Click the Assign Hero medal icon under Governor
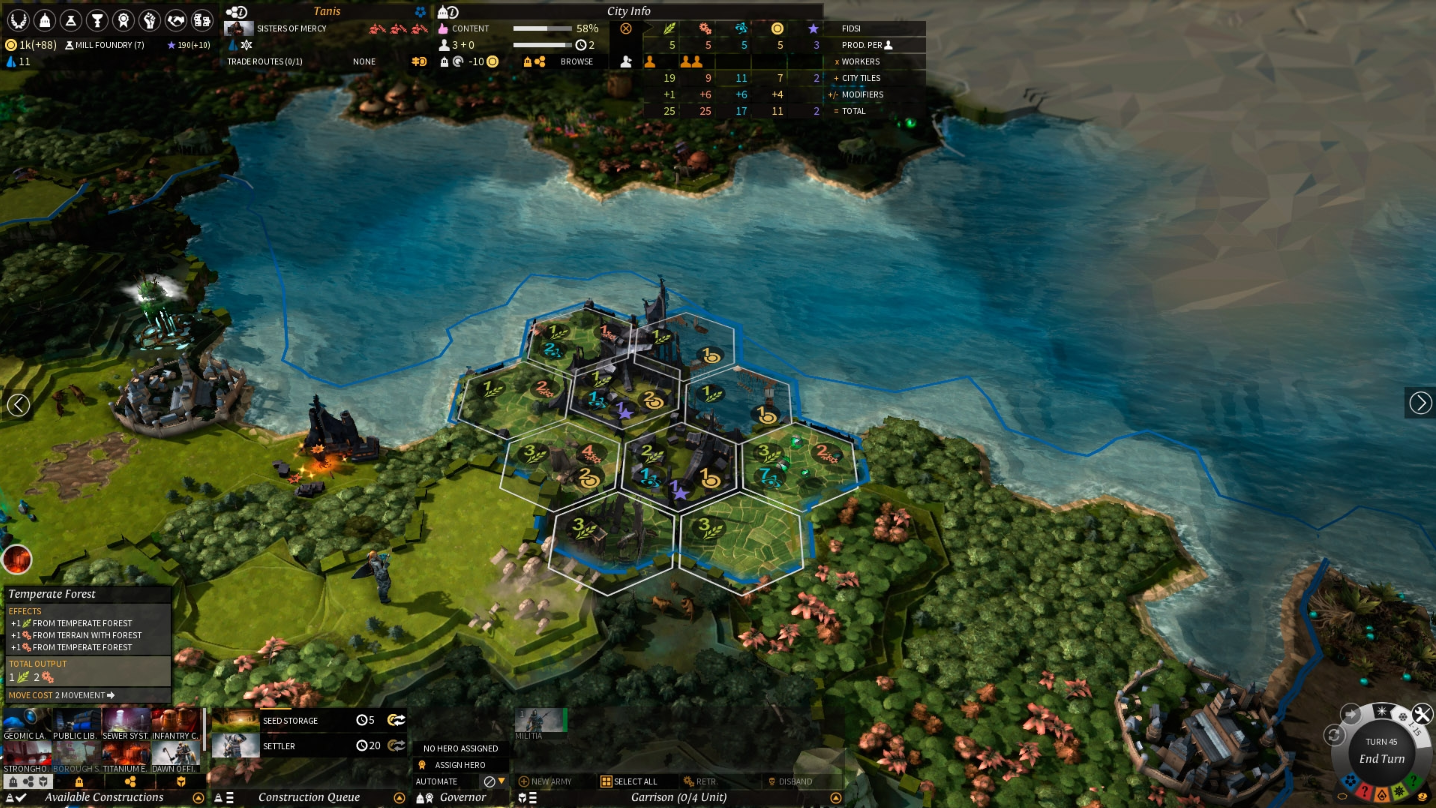This screenshot has width=1436, height=808. point(420,764)
